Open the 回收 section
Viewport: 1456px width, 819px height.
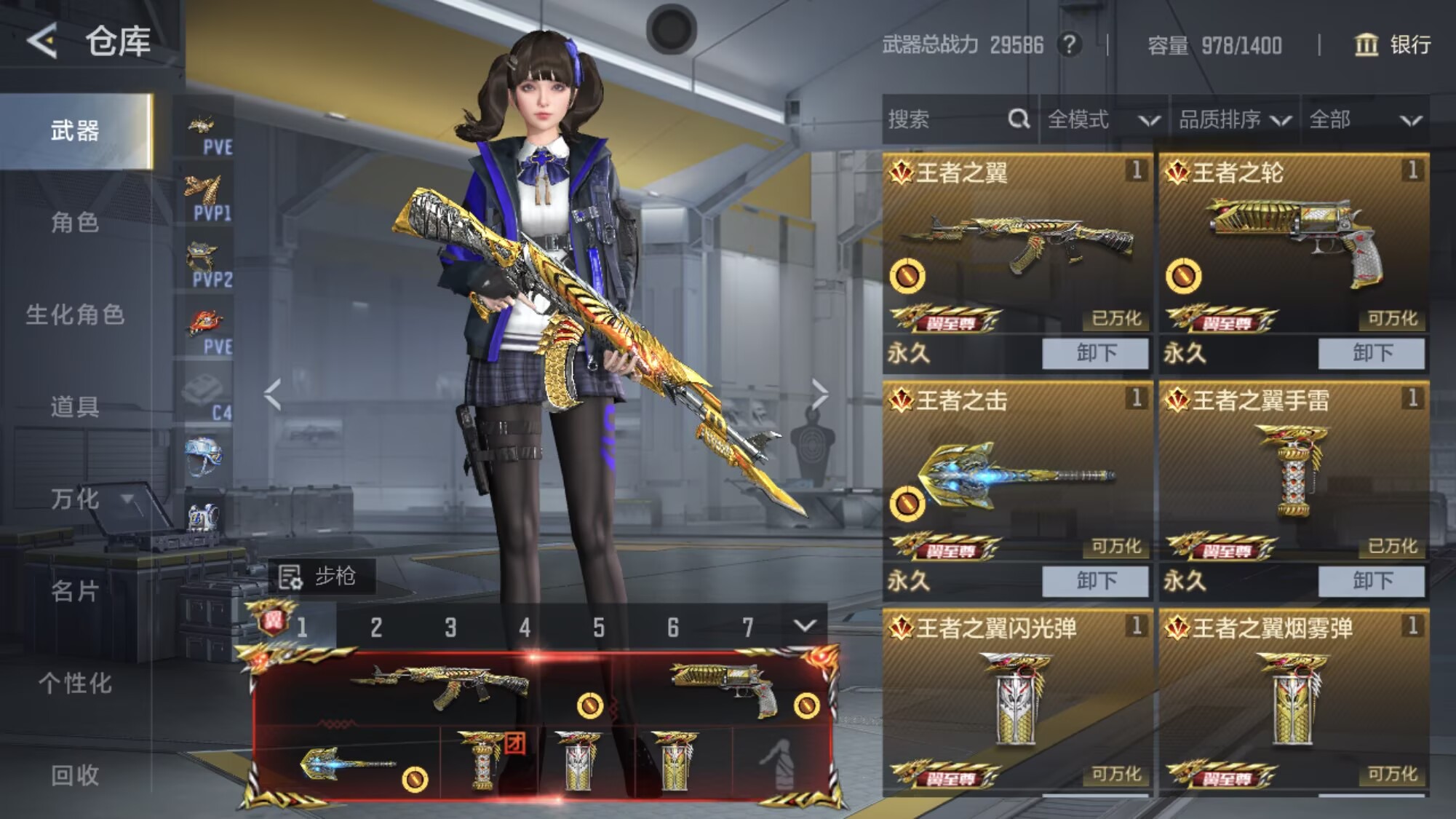[x=75, y=775]
